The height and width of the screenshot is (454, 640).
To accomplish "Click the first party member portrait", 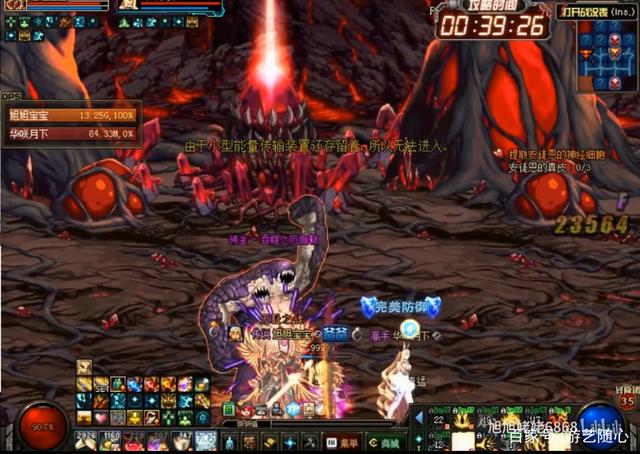I will pos(17,6).
